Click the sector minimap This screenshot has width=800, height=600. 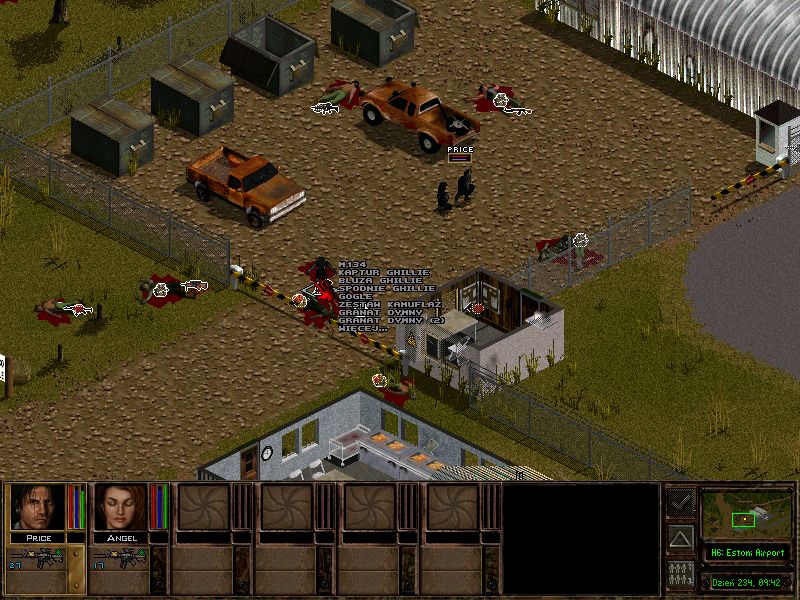[745, 515]
